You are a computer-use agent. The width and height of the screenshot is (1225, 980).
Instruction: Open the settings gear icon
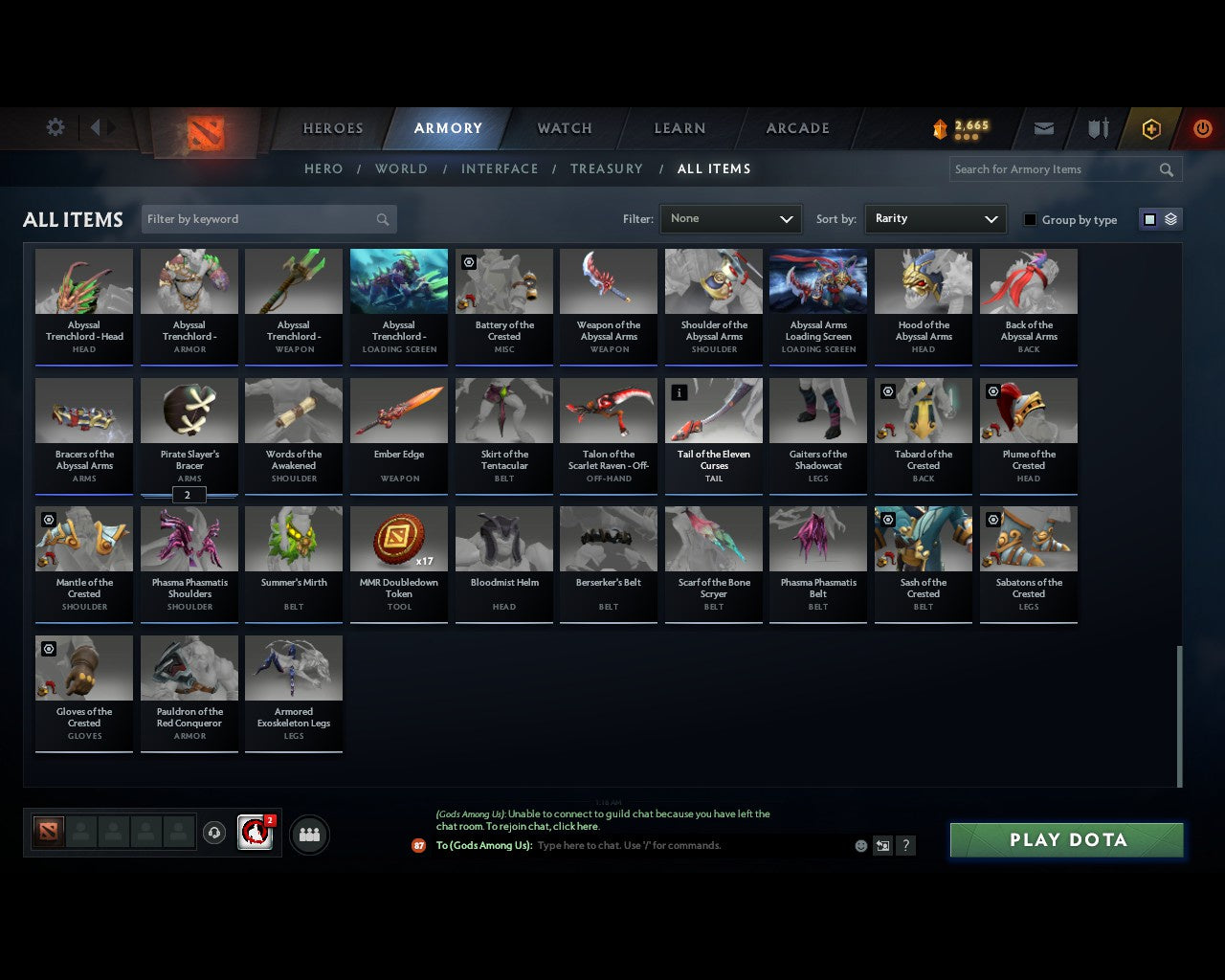point(55,127)
